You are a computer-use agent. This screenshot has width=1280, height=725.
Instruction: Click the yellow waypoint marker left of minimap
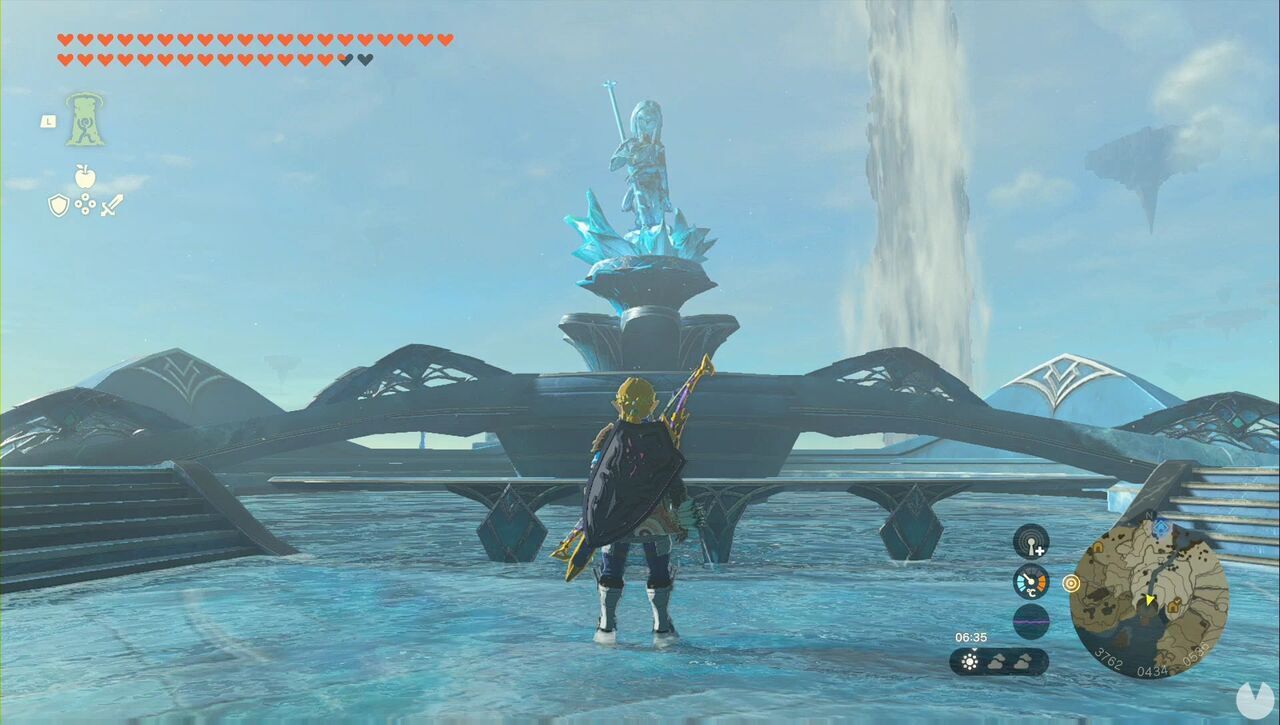[1071, 584]
